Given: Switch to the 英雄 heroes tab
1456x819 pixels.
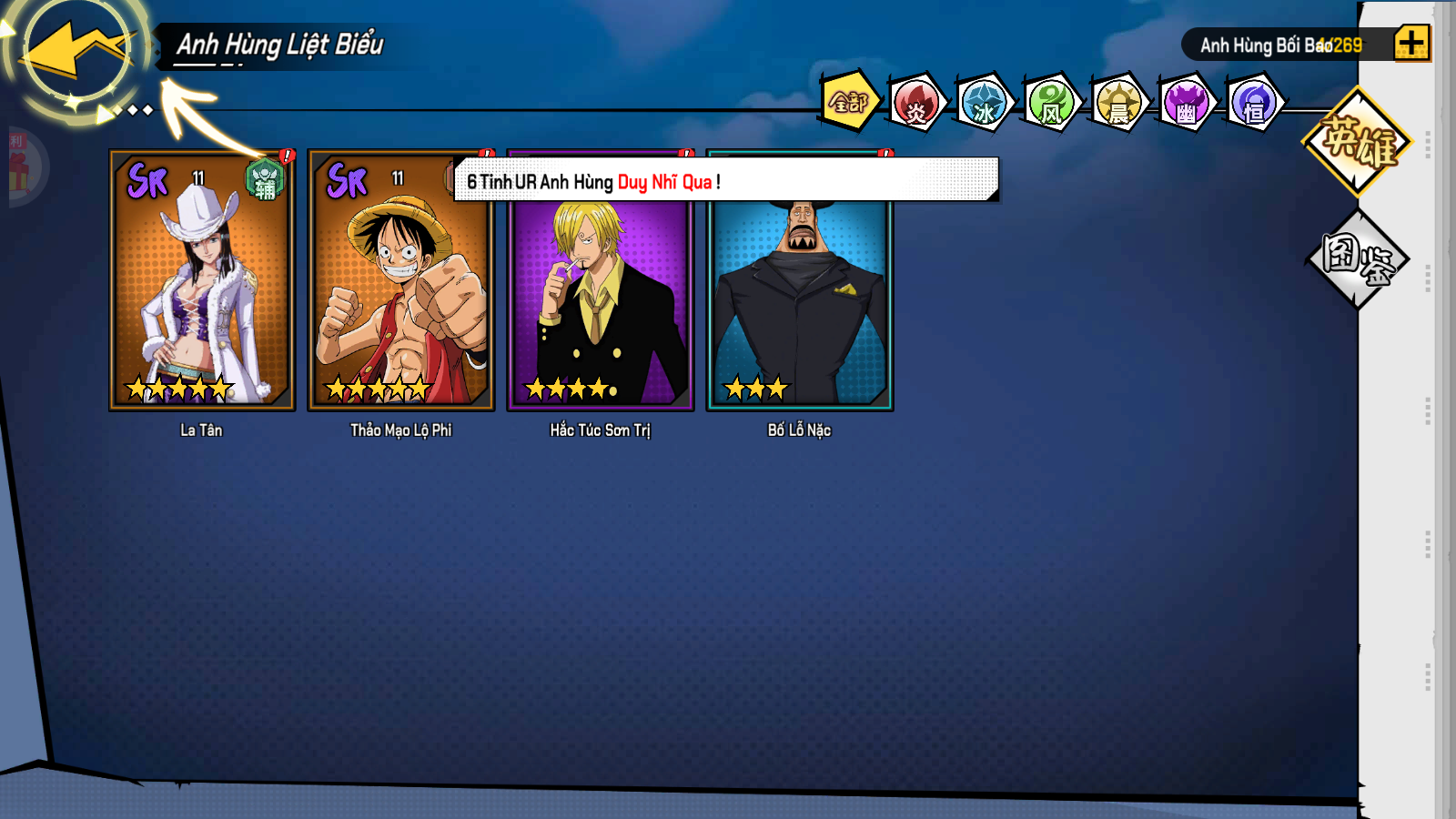Looking at the screenshot, I should pyautogui.click(x=1358, y=142).
